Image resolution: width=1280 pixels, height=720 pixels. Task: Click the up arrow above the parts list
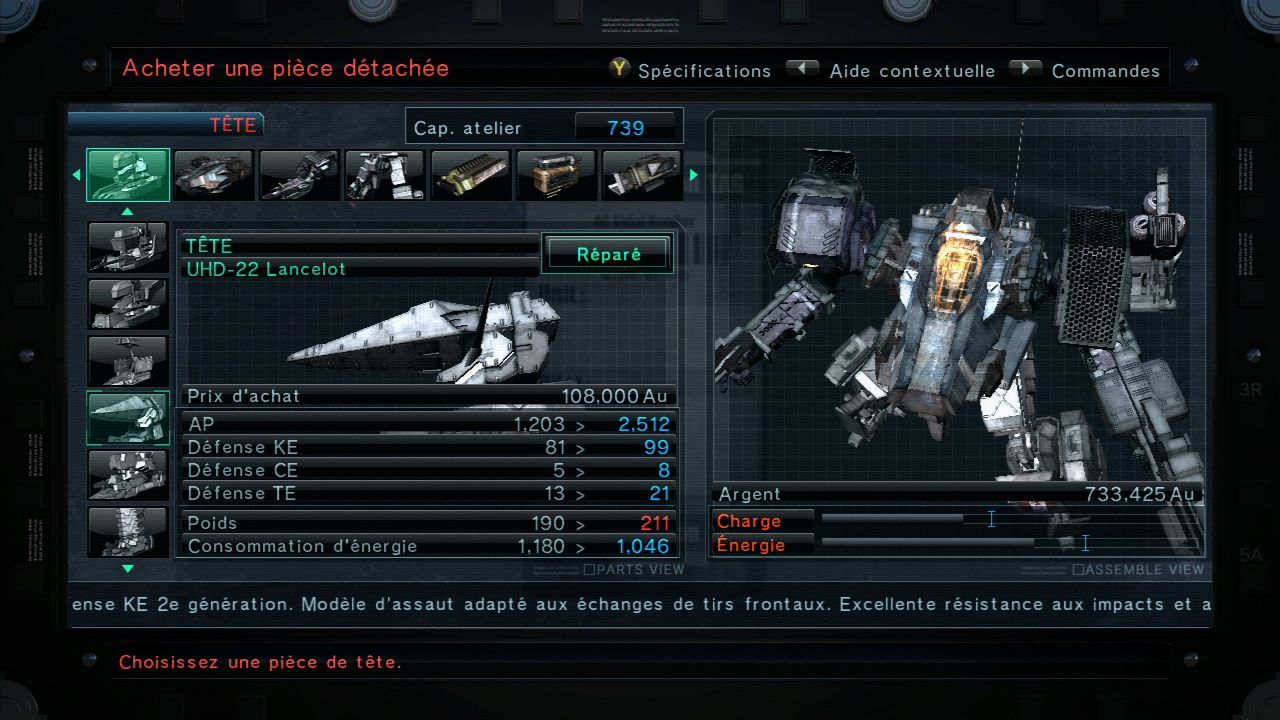click(x=127, y=212)
